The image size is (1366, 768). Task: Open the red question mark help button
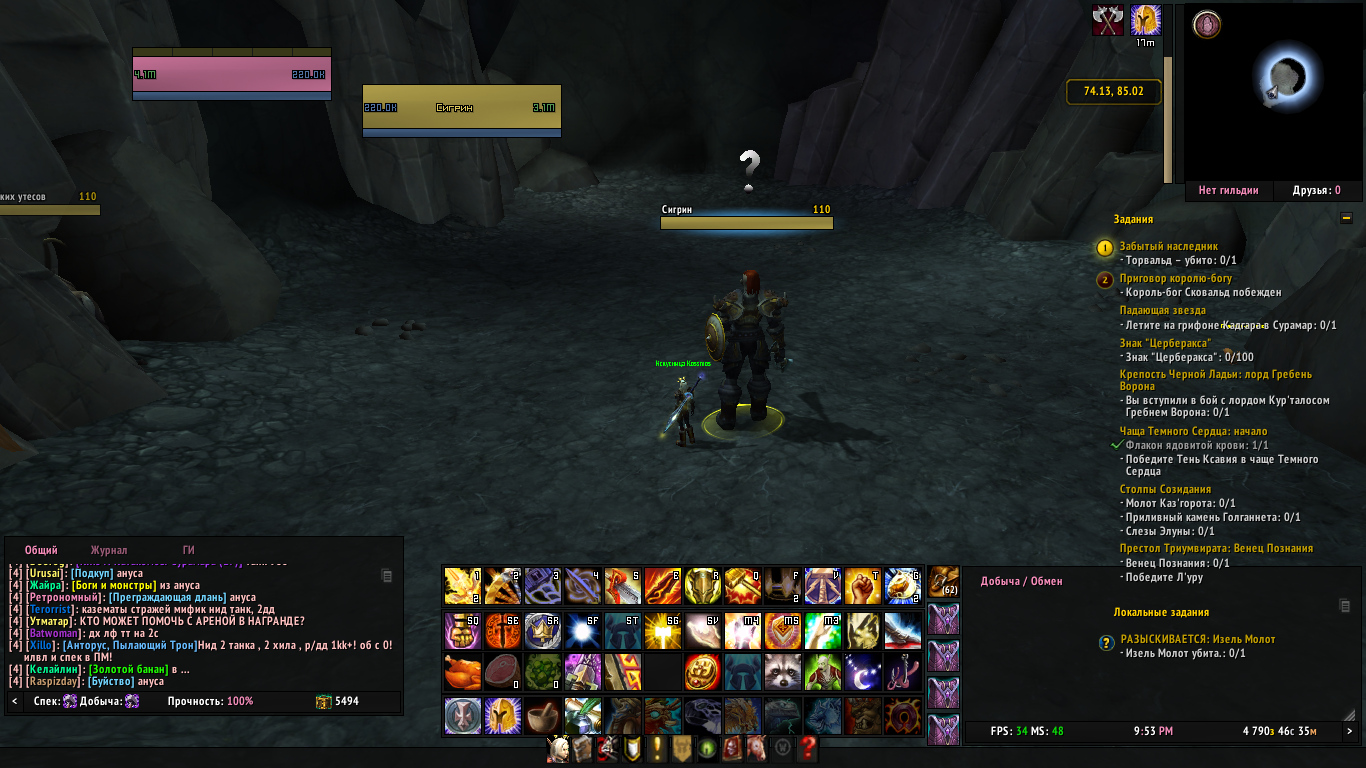coord(808,748)
